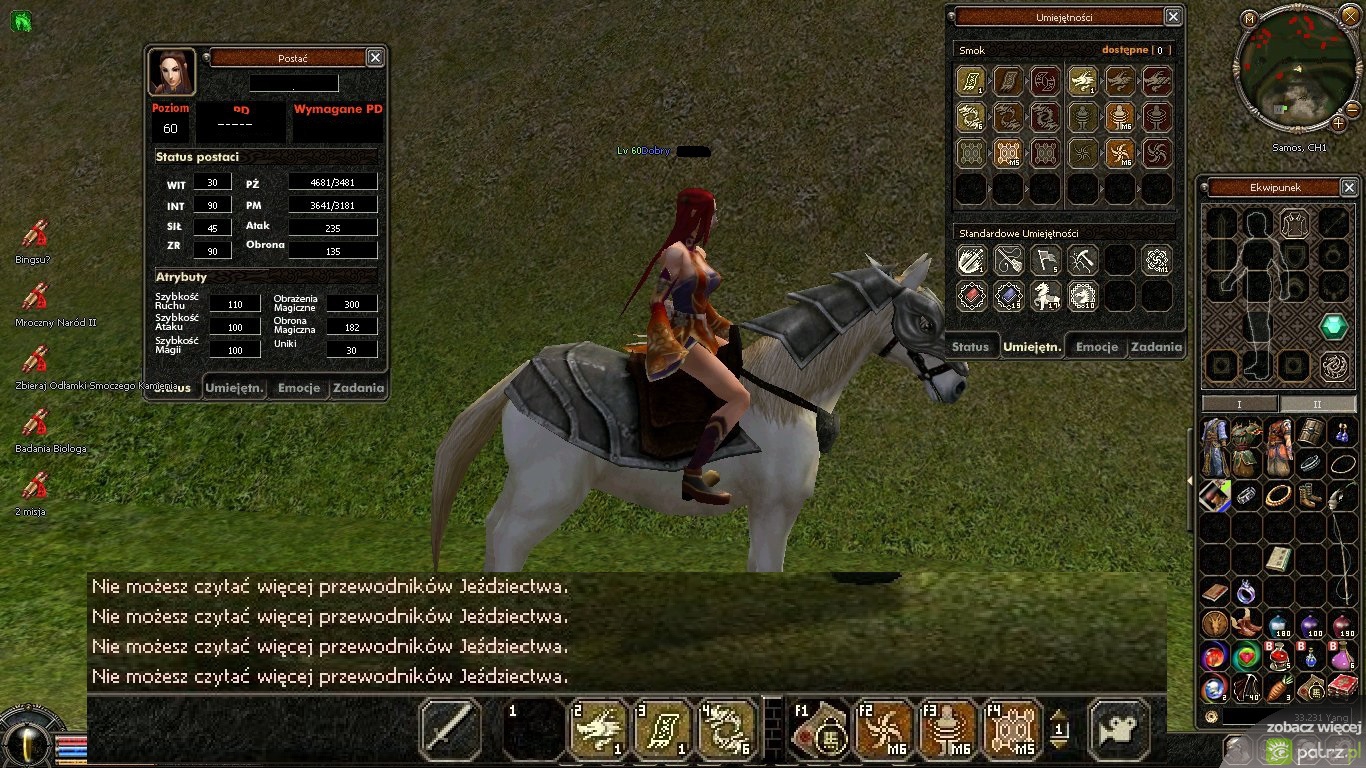The image size is (1366, 768).
Task: Close the Ekwipunek inventory window
Action: [x=1349, y=188]
